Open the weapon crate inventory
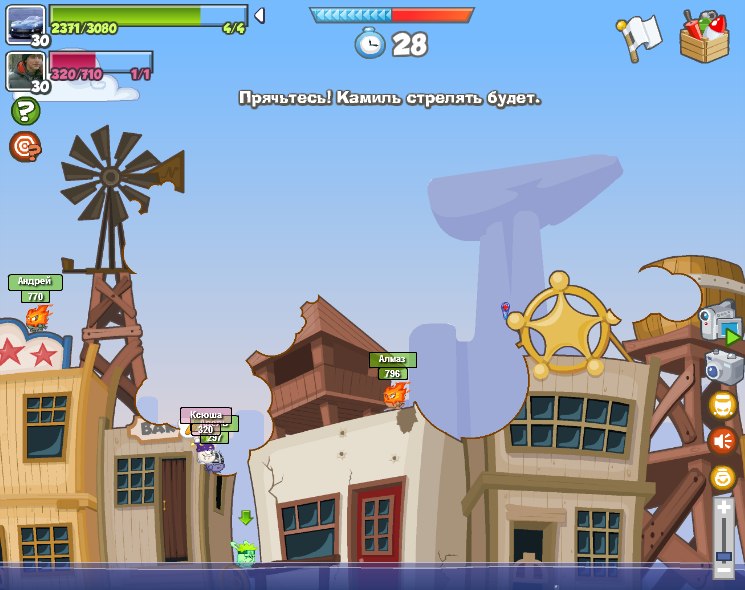The image size is (745, 590). pos(704,38)
